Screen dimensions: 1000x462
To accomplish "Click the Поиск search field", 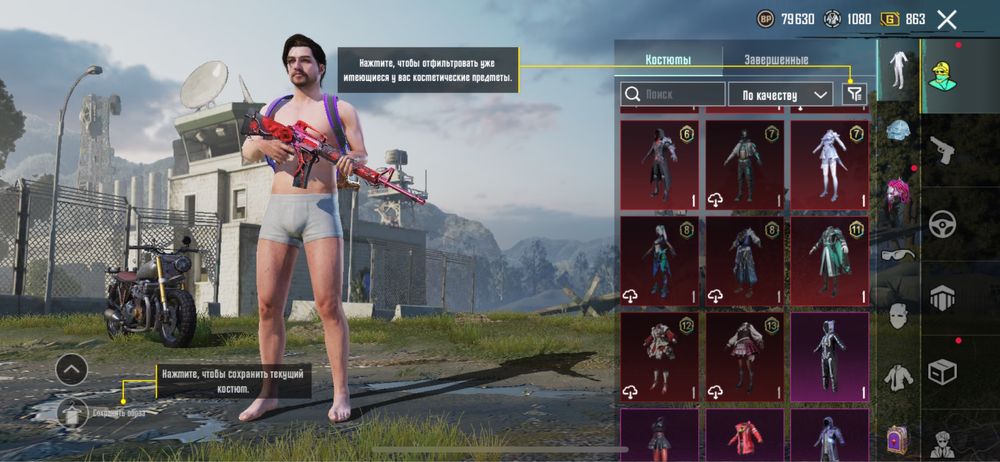I will pyautogui.click(x=673, y=94).
